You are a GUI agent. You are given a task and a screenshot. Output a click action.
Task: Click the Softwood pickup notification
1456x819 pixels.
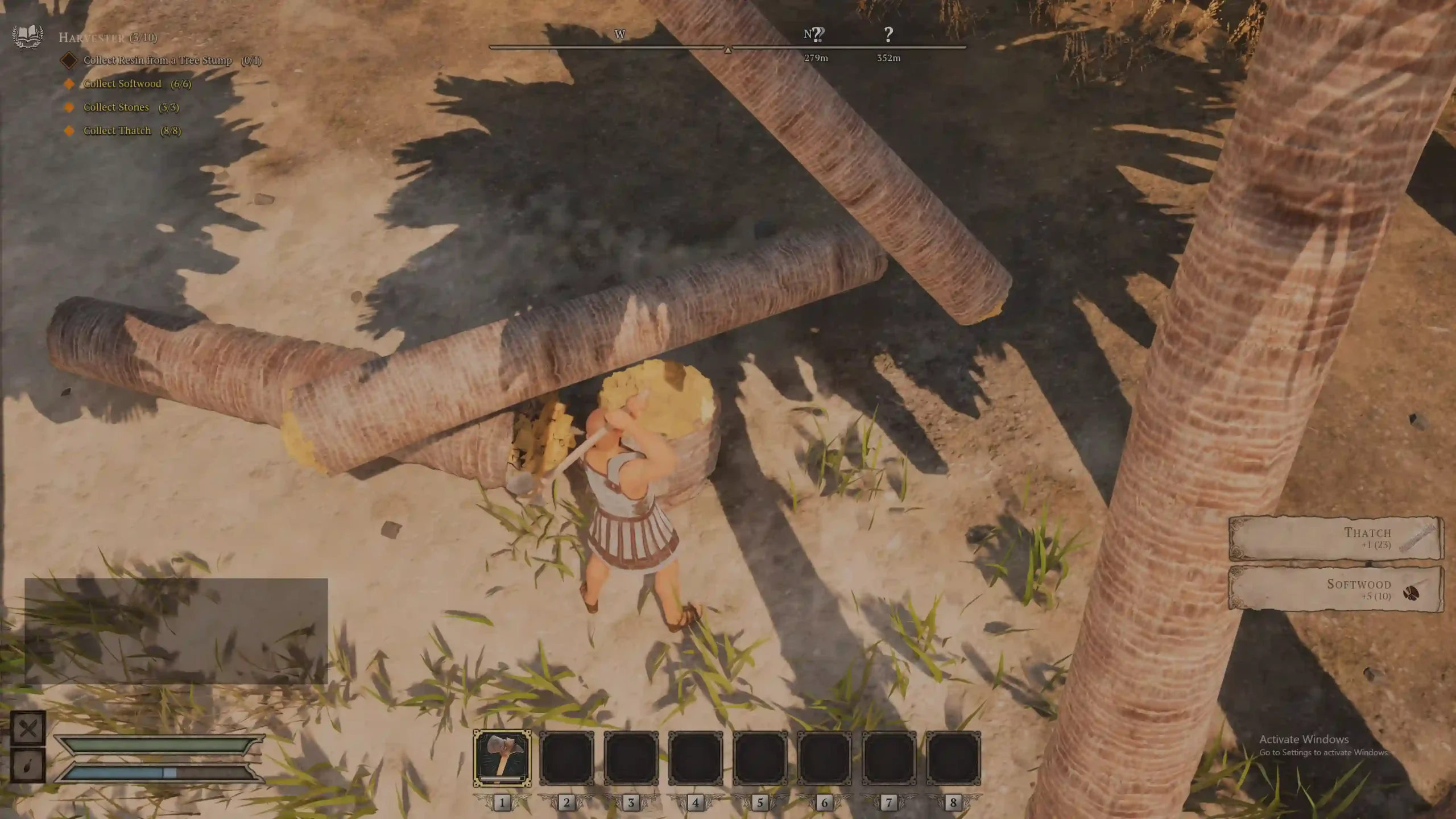[x=1335, y=589]
